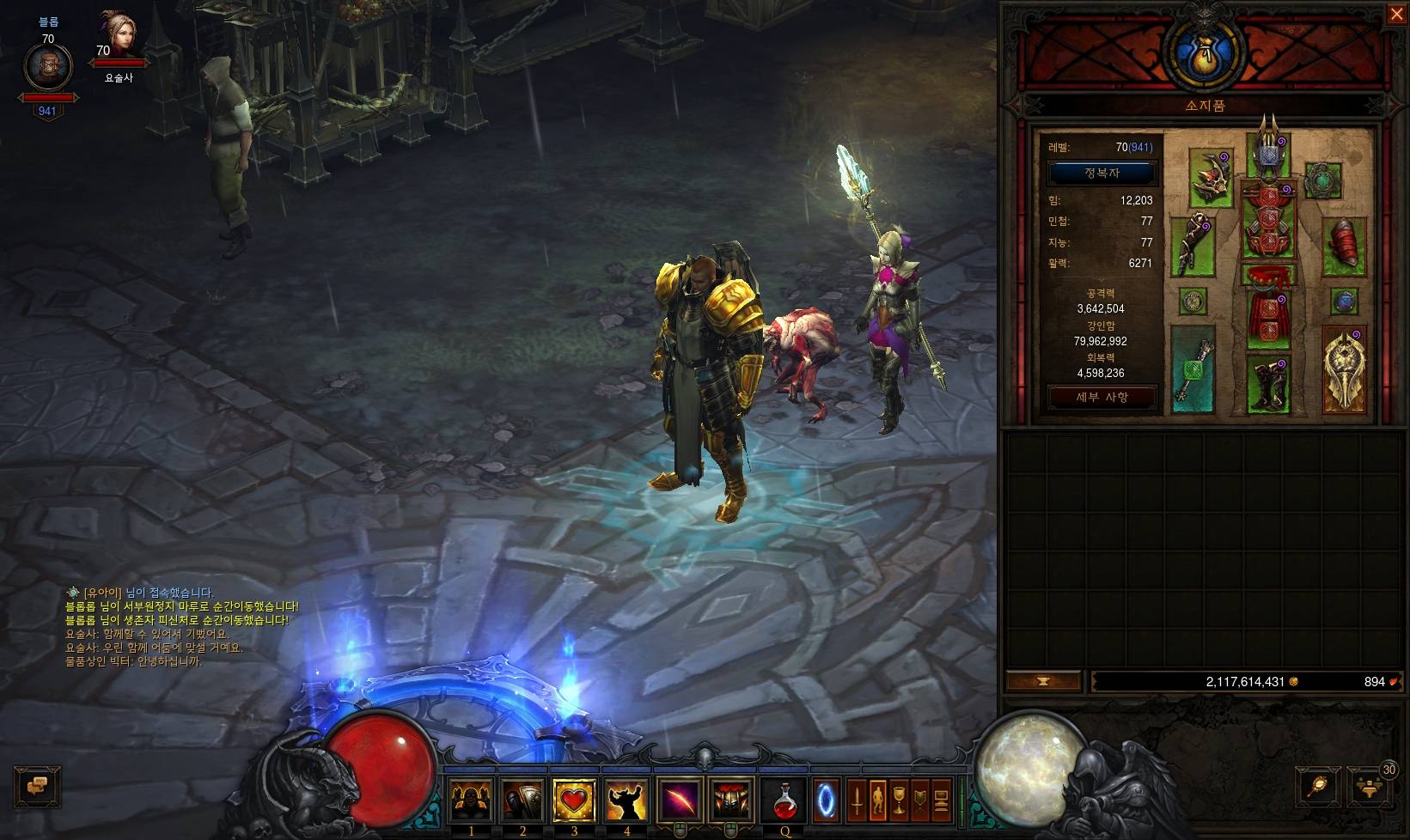Select the equipped flail weapon slot
The height and width of the screenshot is (840, 1410).
pyautogui.click(x=1193, y=369)
